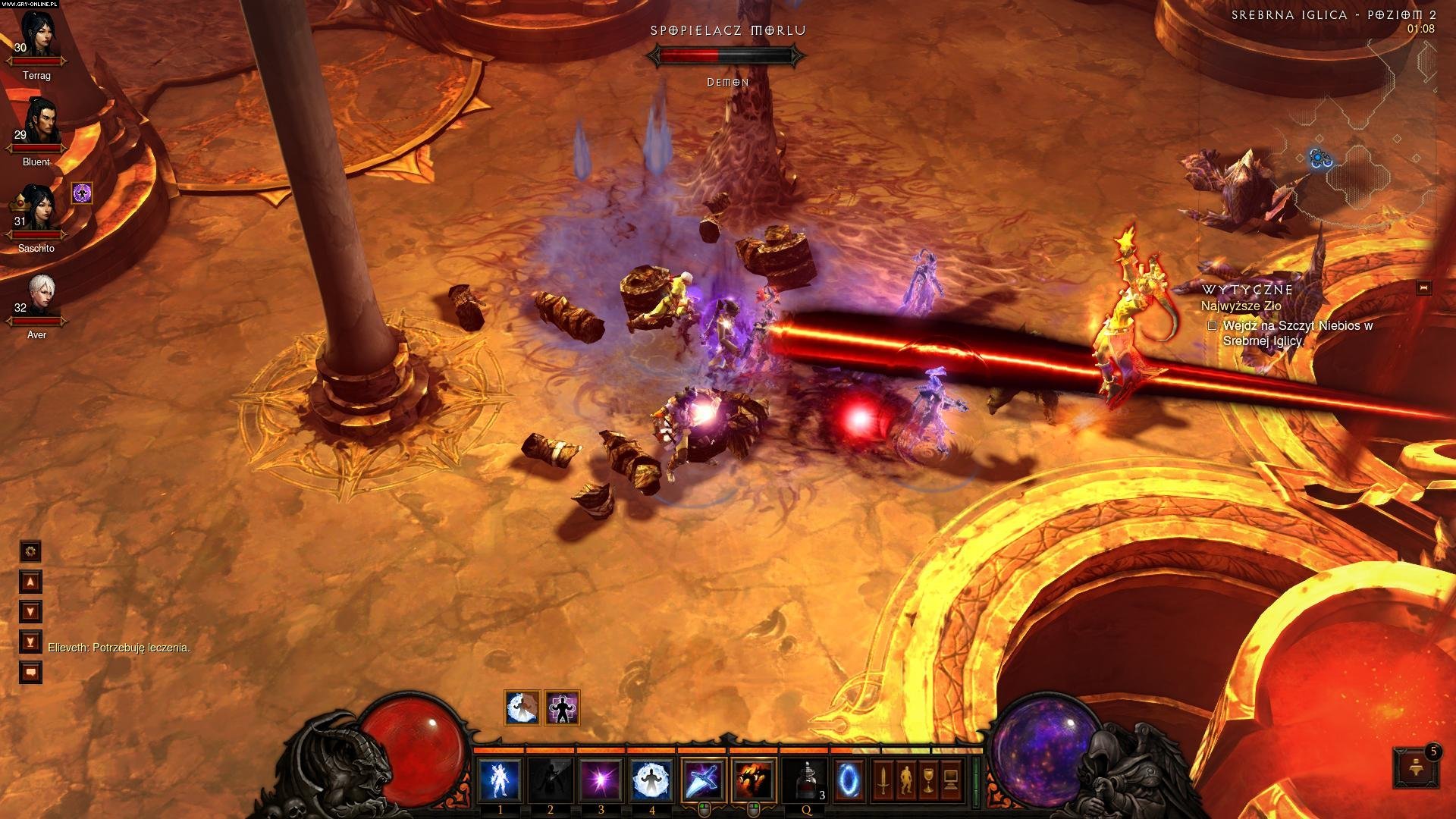1456x819 pixels.
Task: Select the fiery beast secondary skill
Action: [x=754, y=780]
